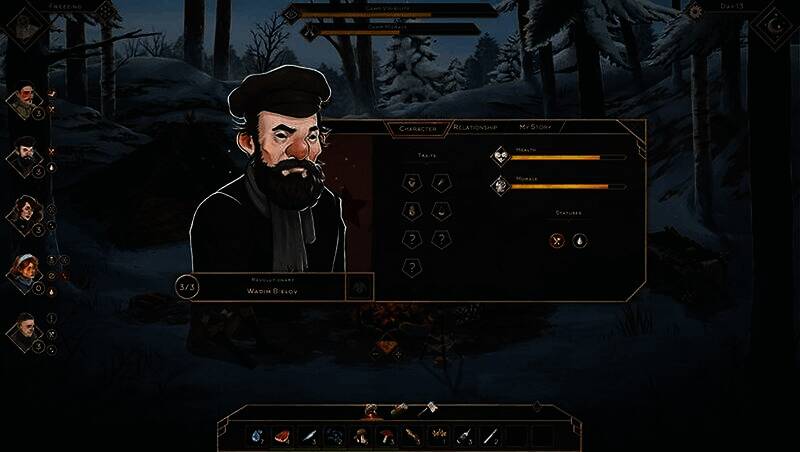This screenshot has width=800, height=452.
Task: Select the Character tab
Action: click(417, 128)
